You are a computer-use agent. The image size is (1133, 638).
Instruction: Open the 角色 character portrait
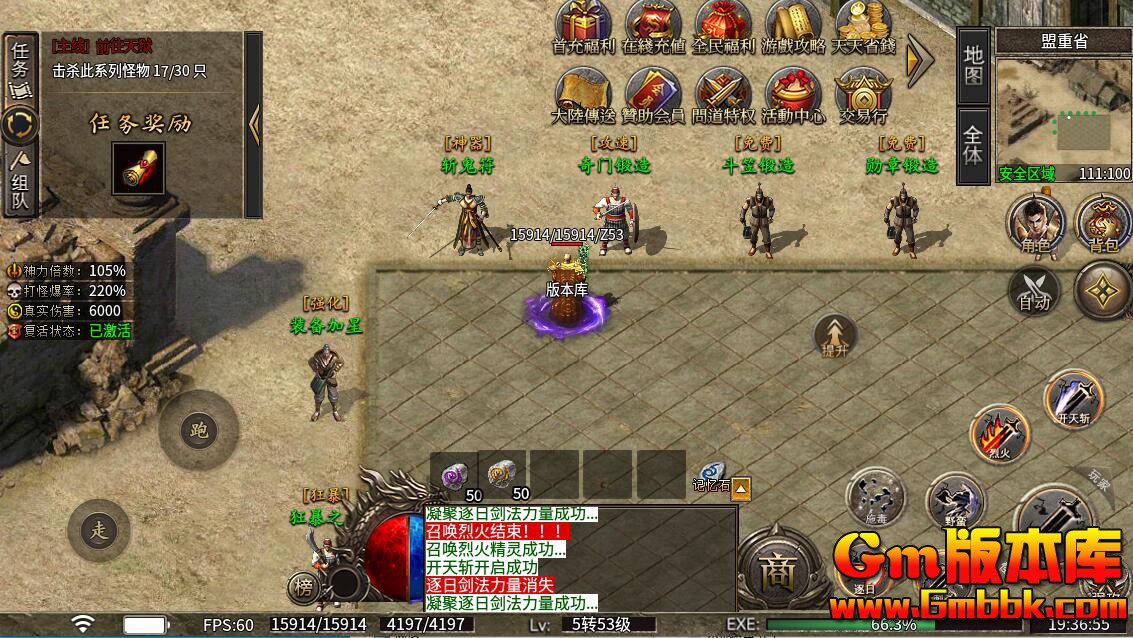(1036, 222)
